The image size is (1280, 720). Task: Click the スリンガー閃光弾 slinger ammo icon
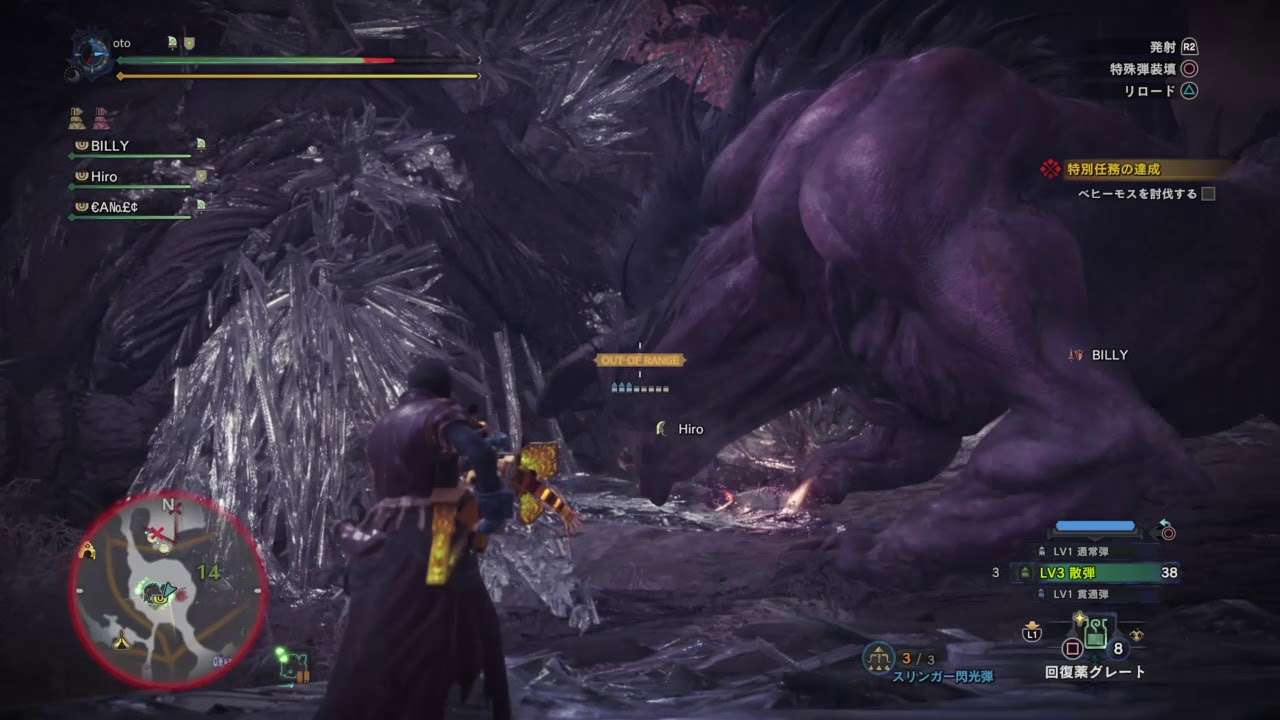[x=879, y=657]
